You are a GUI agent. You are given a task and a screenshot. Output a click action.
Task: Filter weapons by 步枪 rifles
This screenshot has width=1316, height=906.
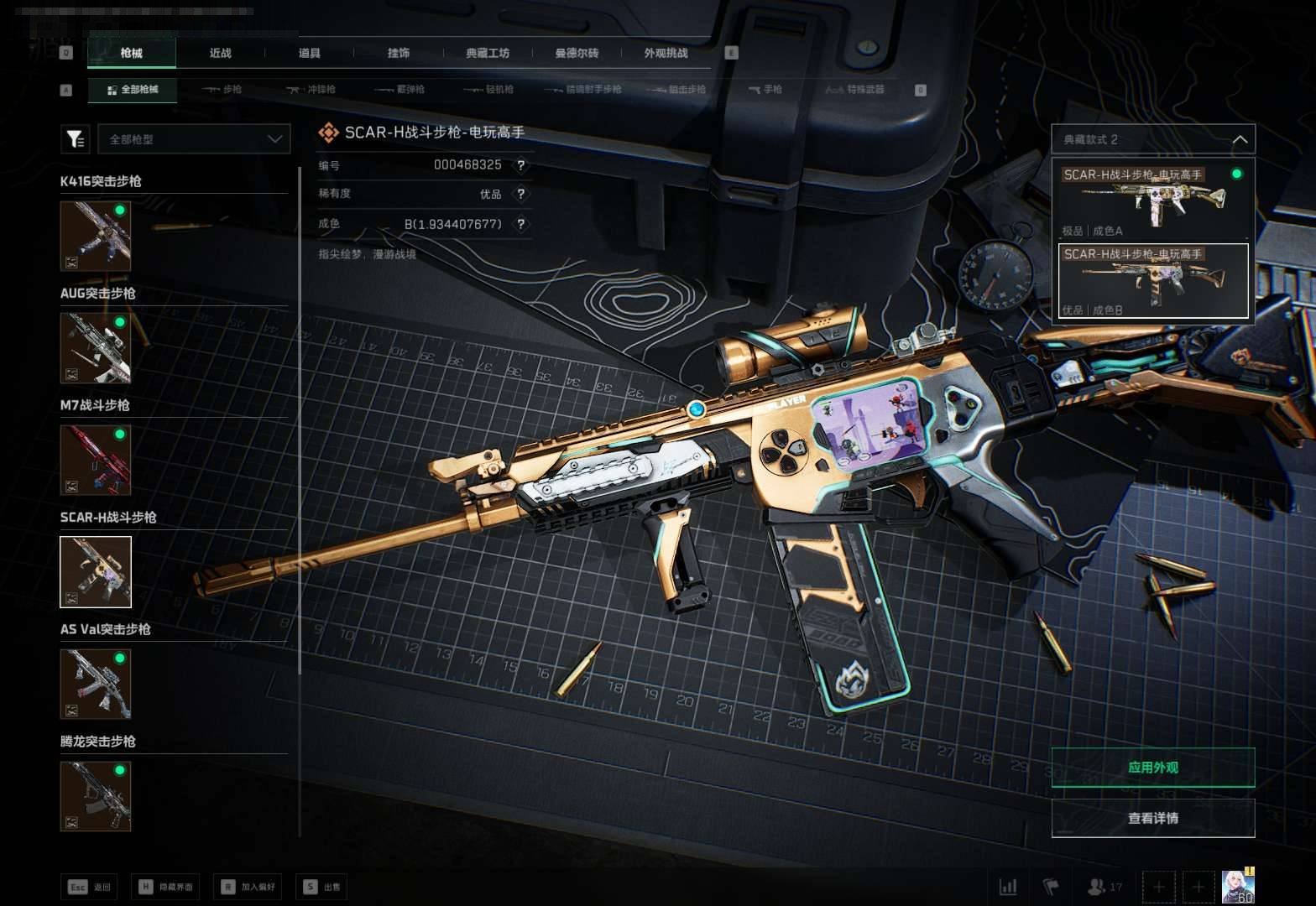222,89
